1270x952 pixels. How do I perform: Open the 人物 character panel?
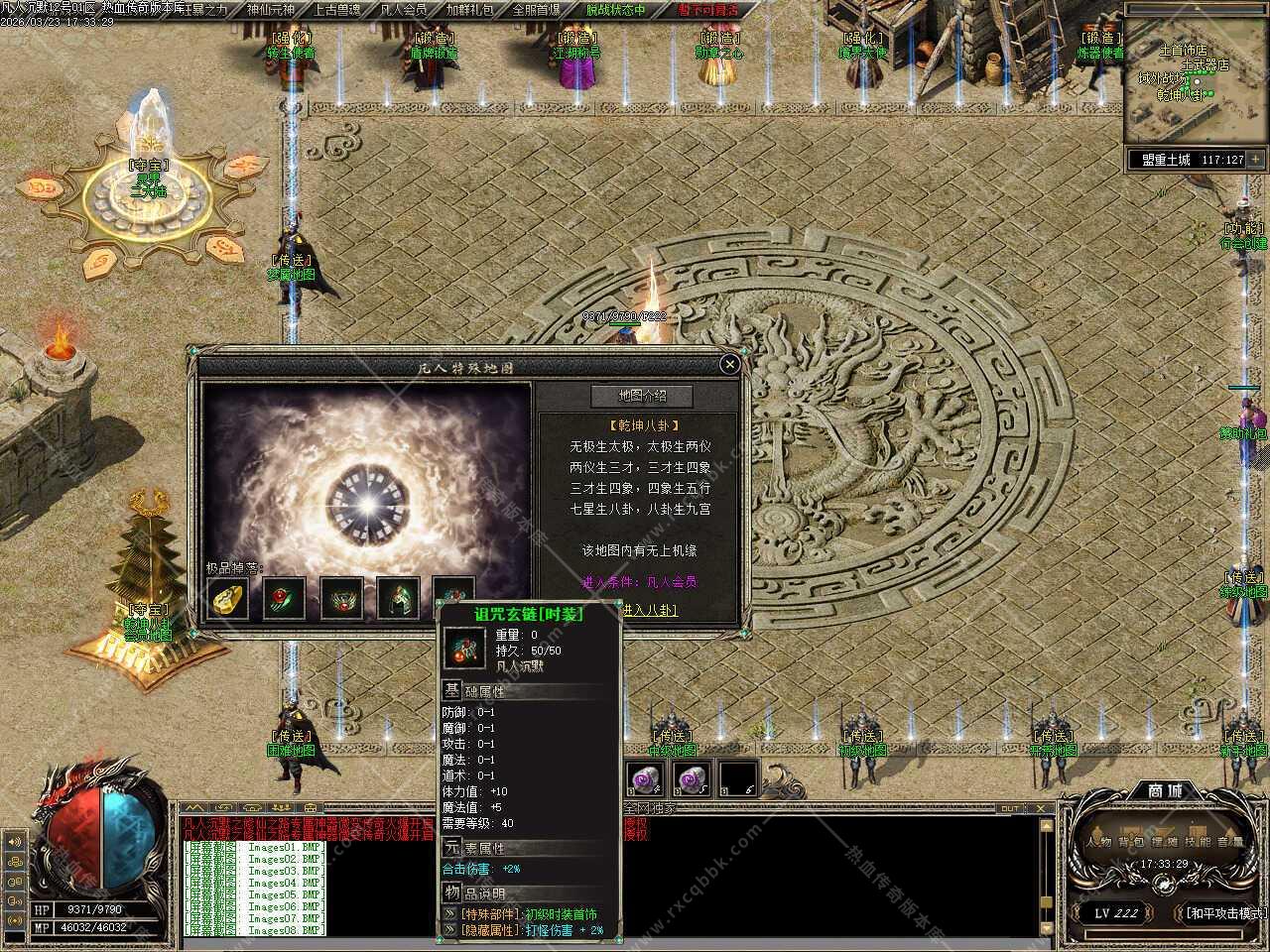click(x=1098, y=842)
